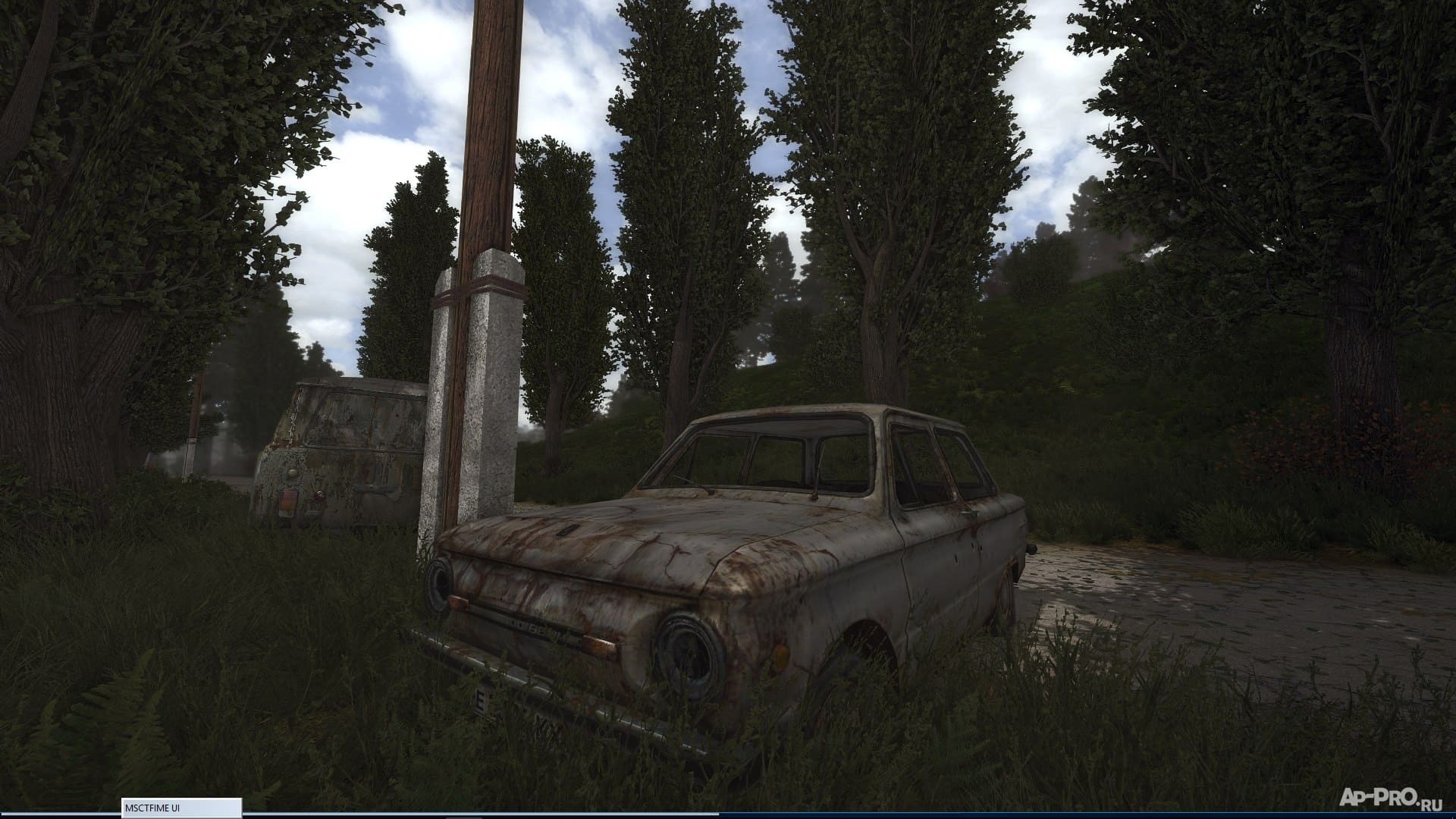
Task: Select the MSCTFIME UI window button
Action: 181,808
